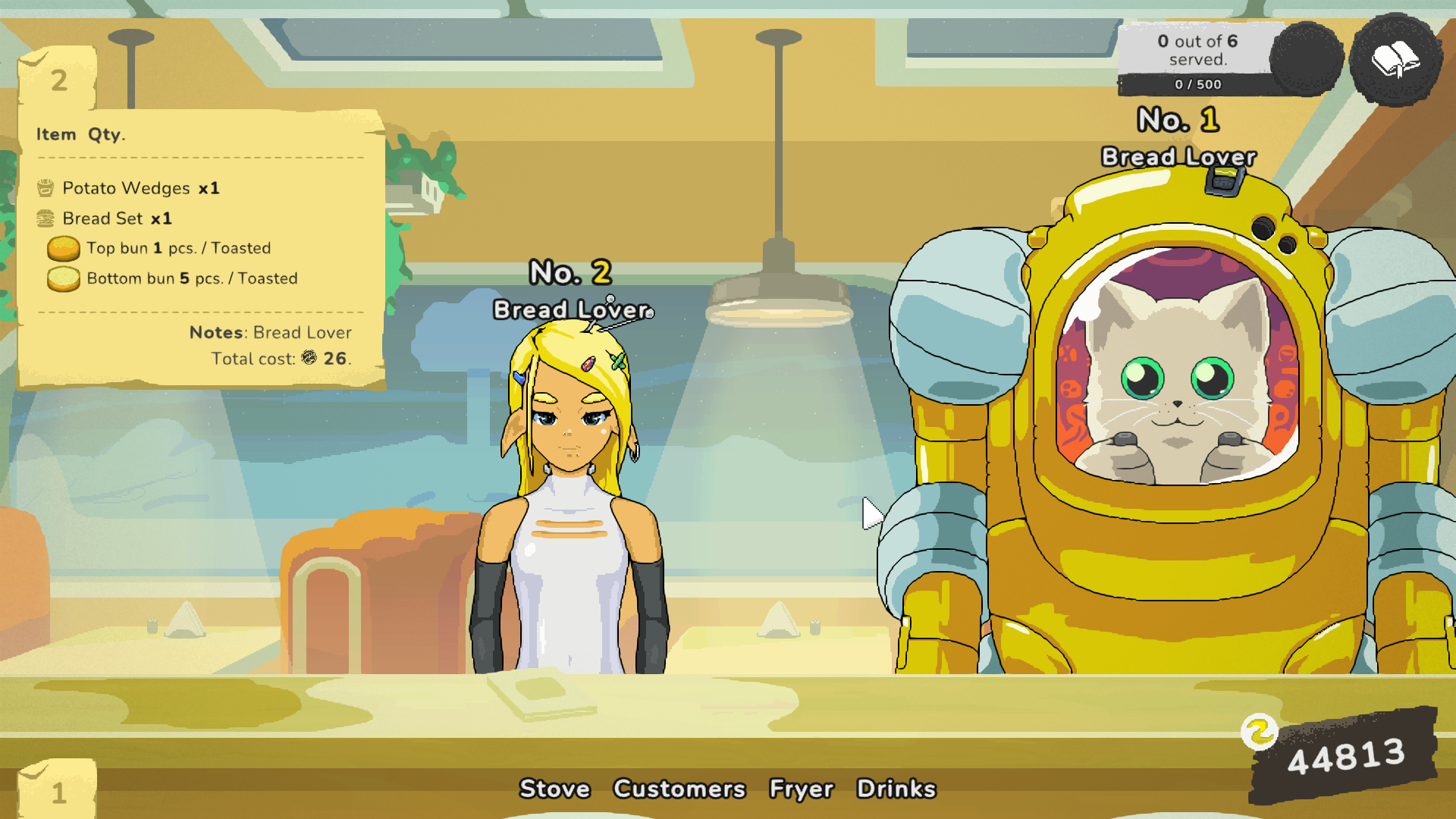Switch to the Fryer station

(802, 789)
